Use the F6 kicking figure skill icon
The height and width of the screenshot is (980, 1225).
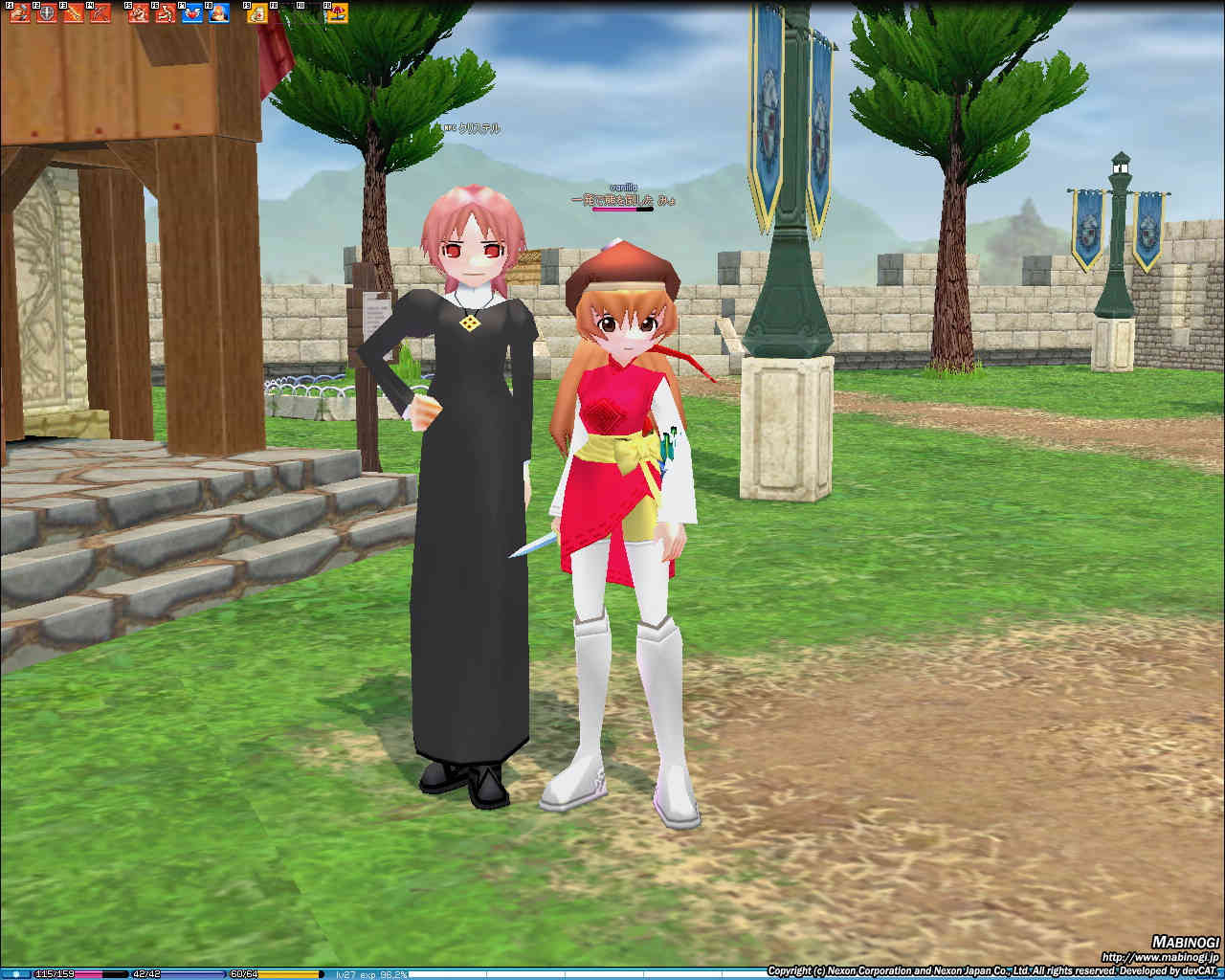click(166, 13)
